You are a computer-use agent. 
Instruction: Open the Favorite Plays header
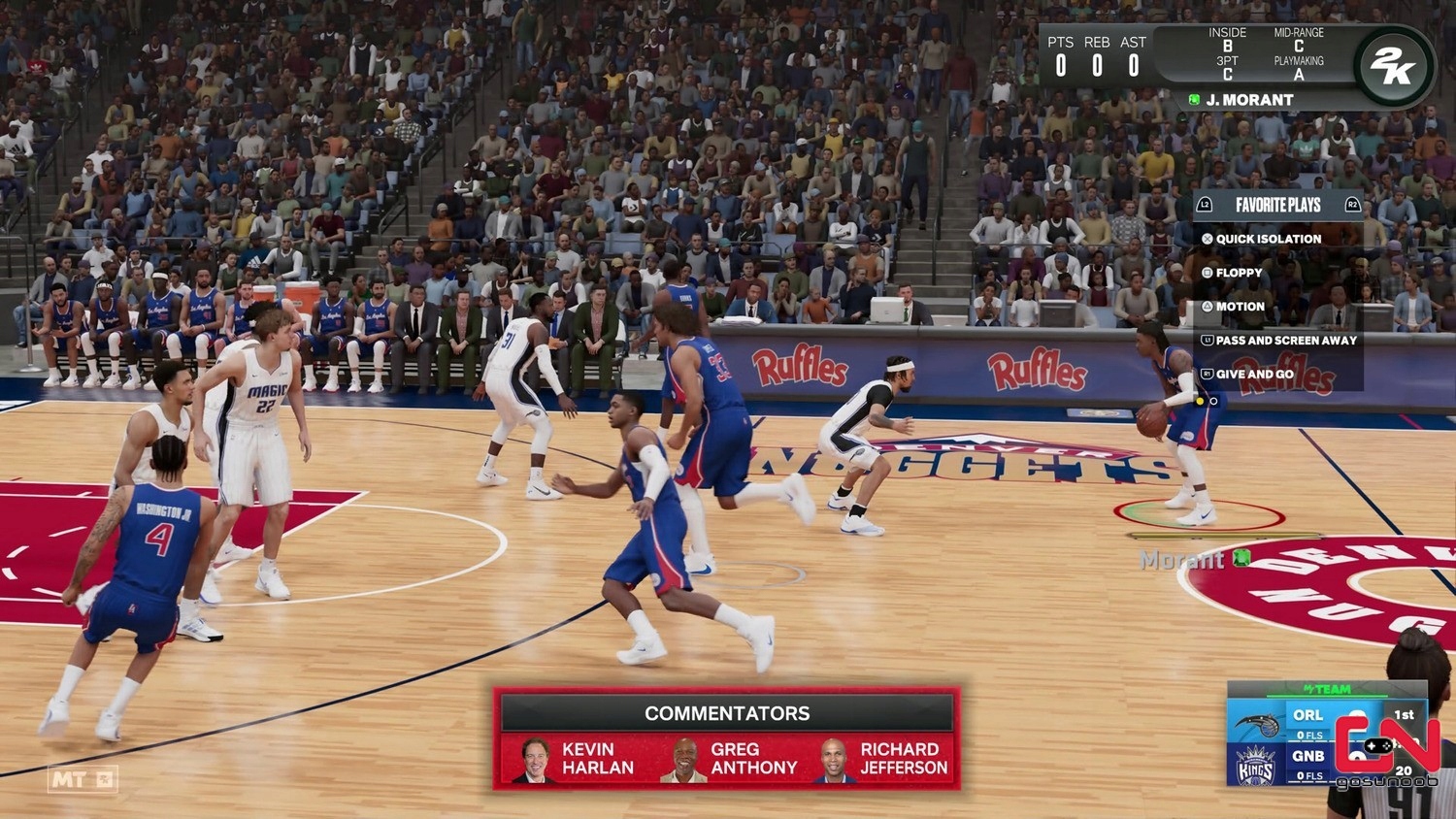pyautogui.click(x=1277, y=205)
